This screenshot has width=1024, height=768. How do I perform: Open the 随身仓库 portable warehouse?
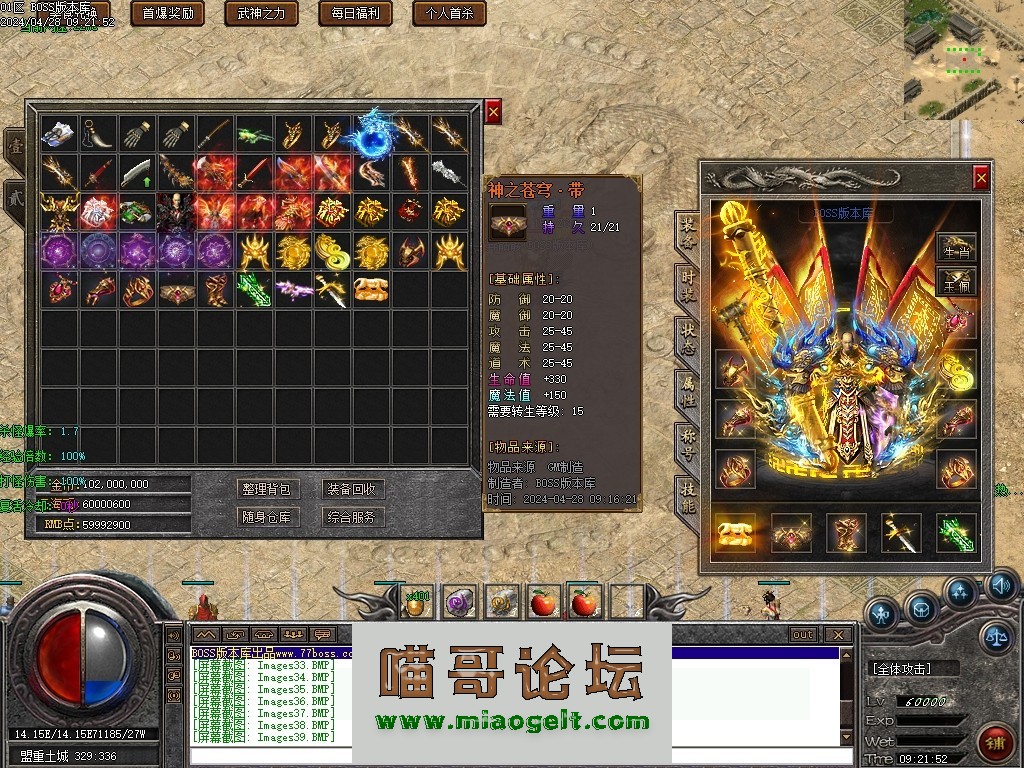point(266,517)
